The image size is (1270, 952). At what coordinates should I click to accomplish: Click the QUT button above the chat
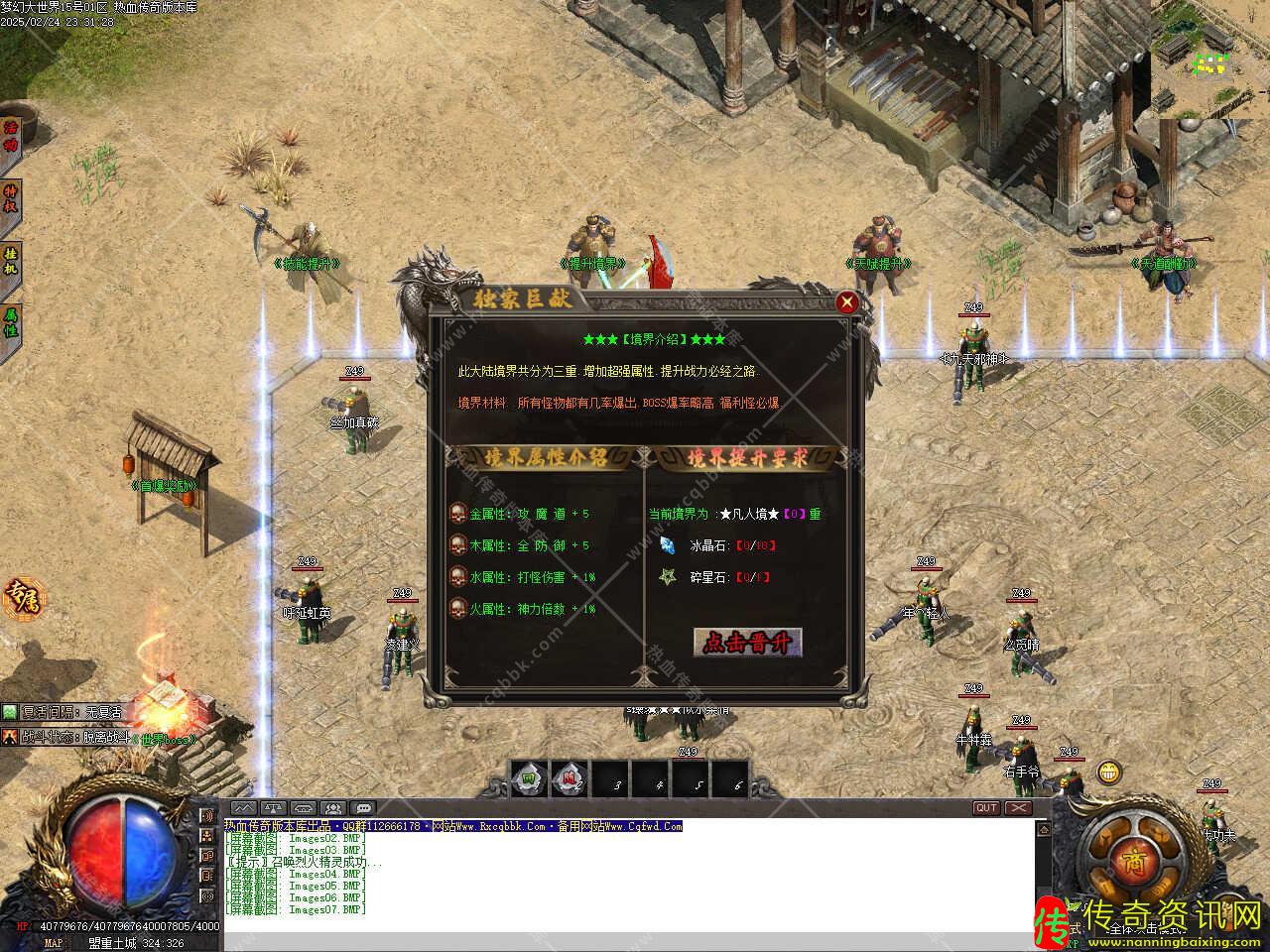986,808
